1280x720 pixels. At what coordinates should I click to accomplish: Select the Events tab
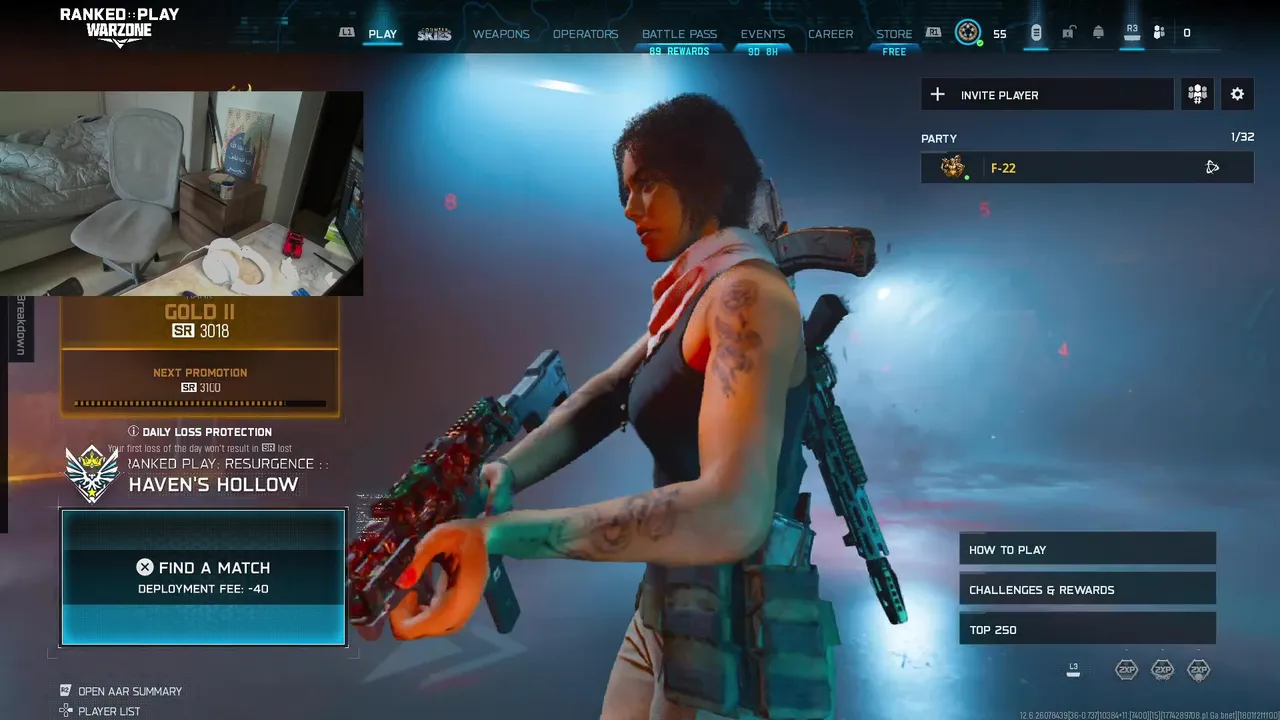coord(762,34)
